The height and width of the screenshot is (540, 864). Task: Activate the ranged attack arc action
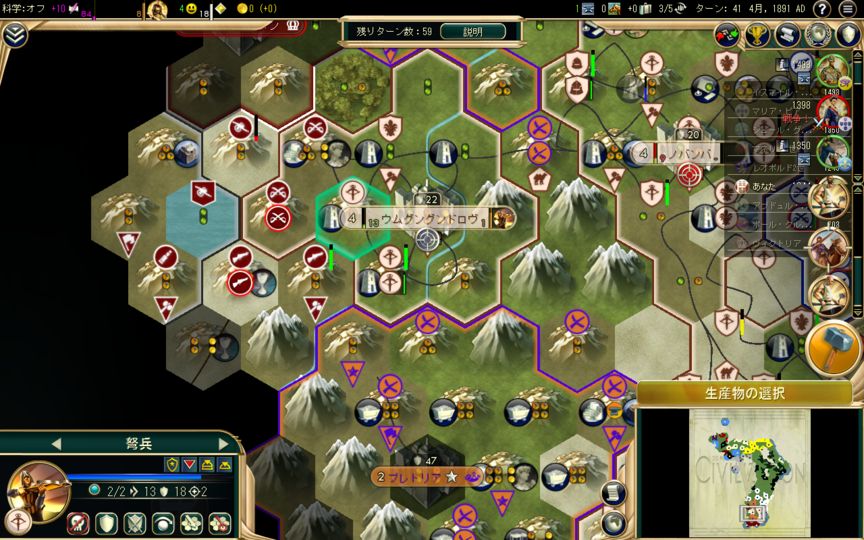point(162,522)
